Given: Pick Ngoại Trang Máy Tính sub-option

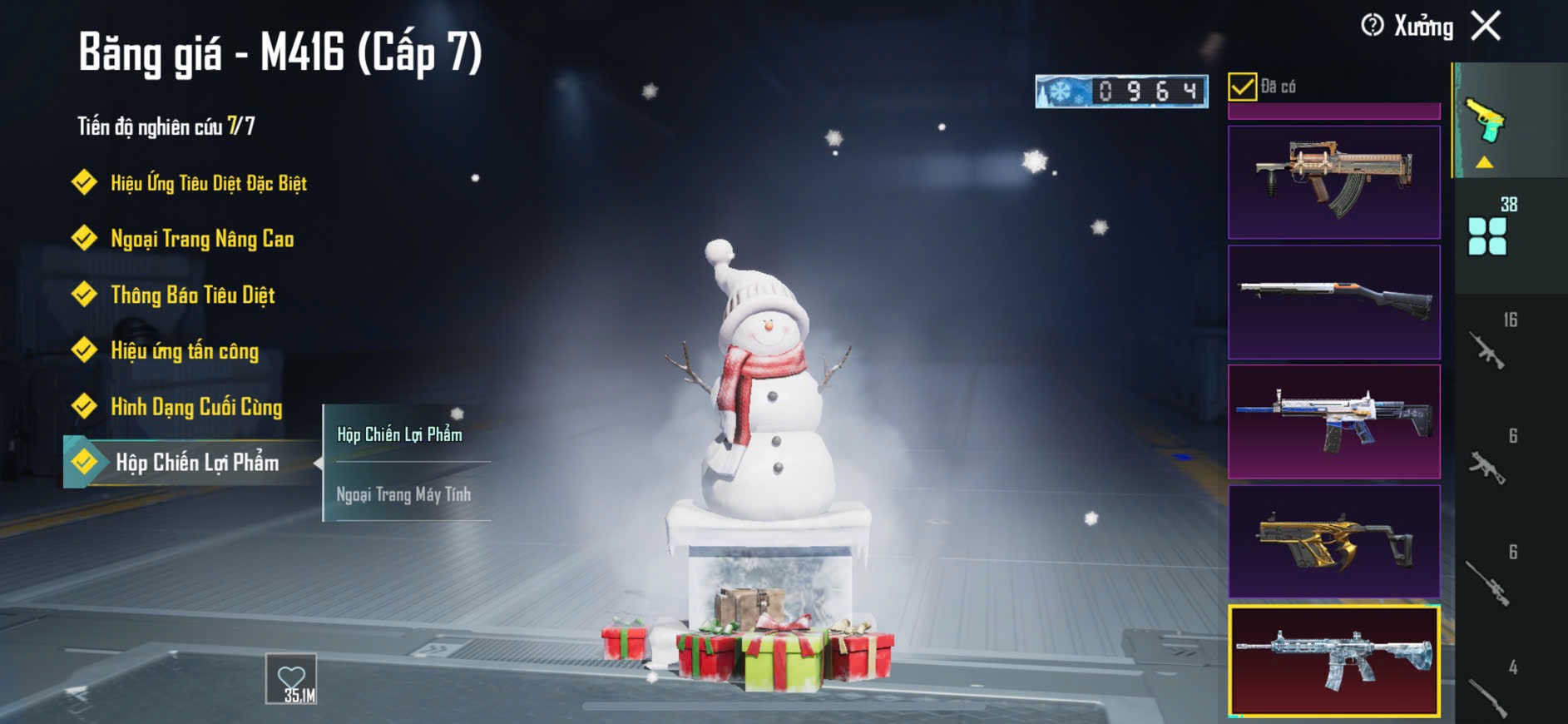Looking at the screenshot, I should (404, 494).
